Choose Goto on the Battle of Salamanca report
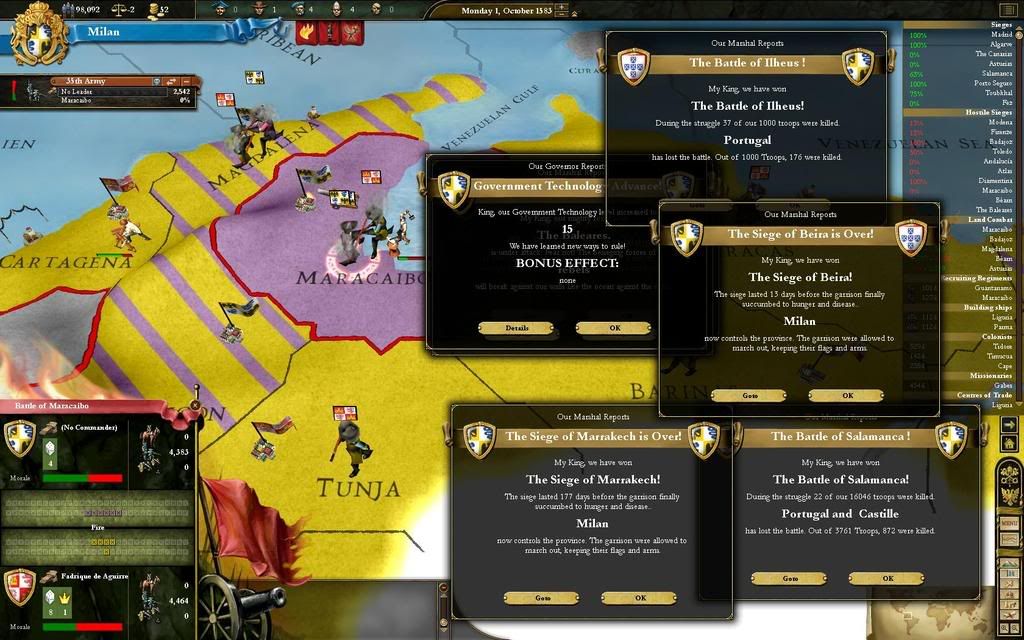The height and width of the screenshot is (640, 1024). (789, 578)
